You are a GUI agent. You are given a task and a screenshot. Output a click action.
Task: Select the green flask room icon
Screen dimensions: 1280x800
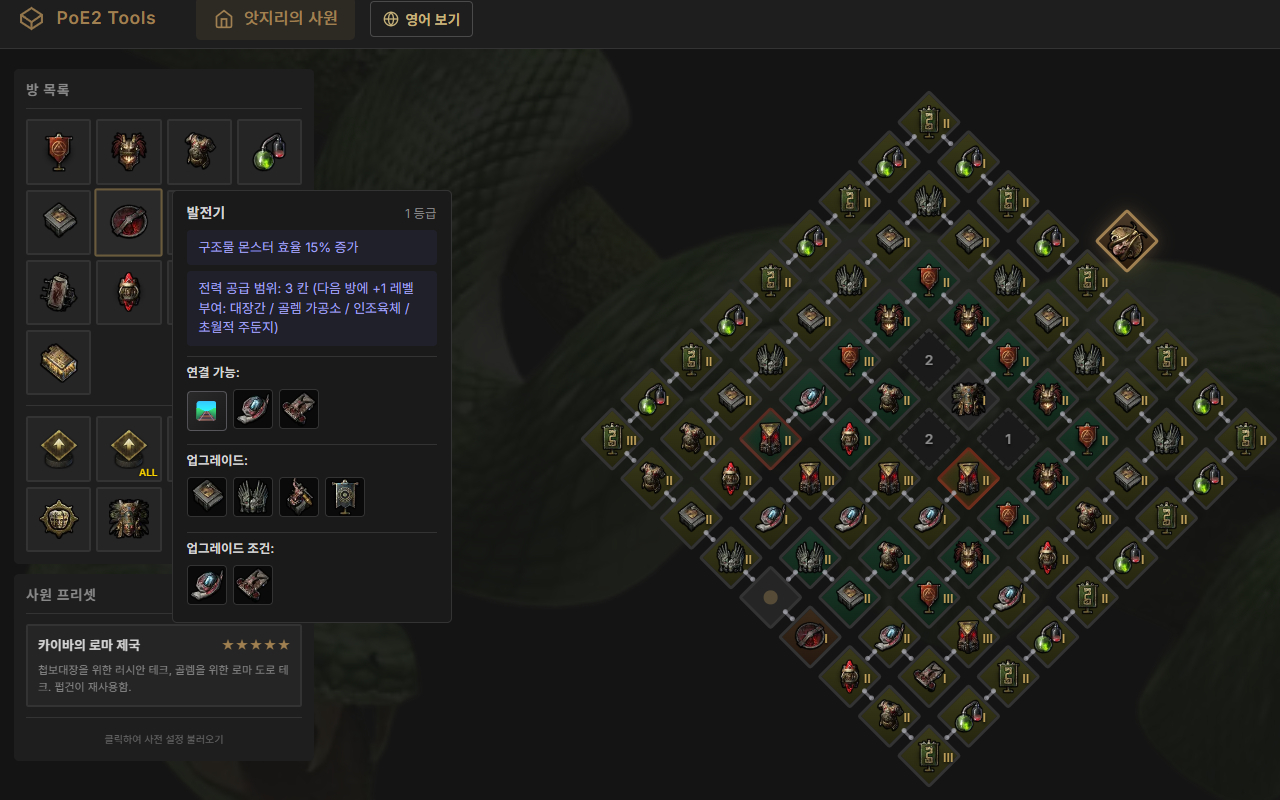click(269, 151)
